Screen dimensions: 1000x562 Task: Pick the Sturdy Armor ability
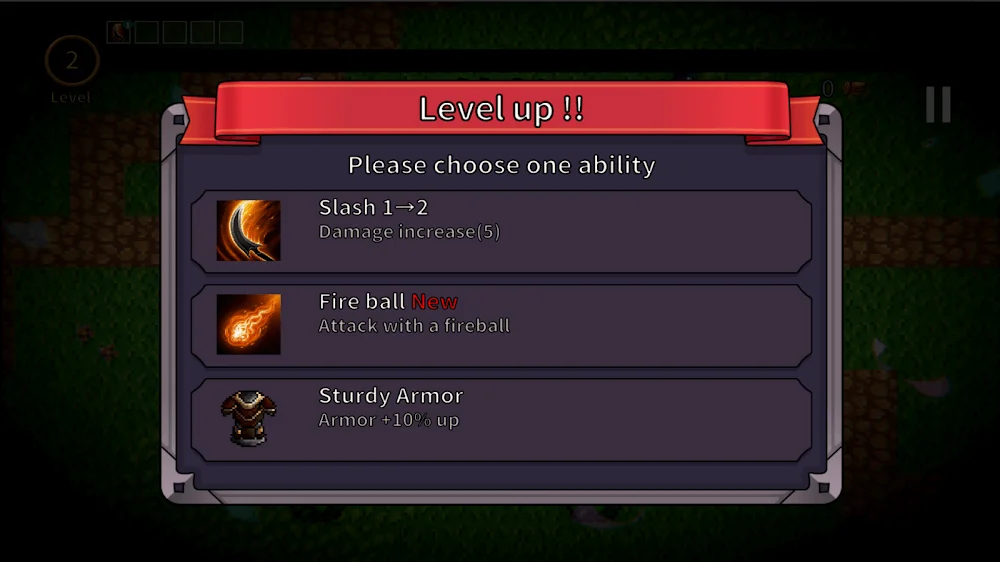click(x=500, y=418)
